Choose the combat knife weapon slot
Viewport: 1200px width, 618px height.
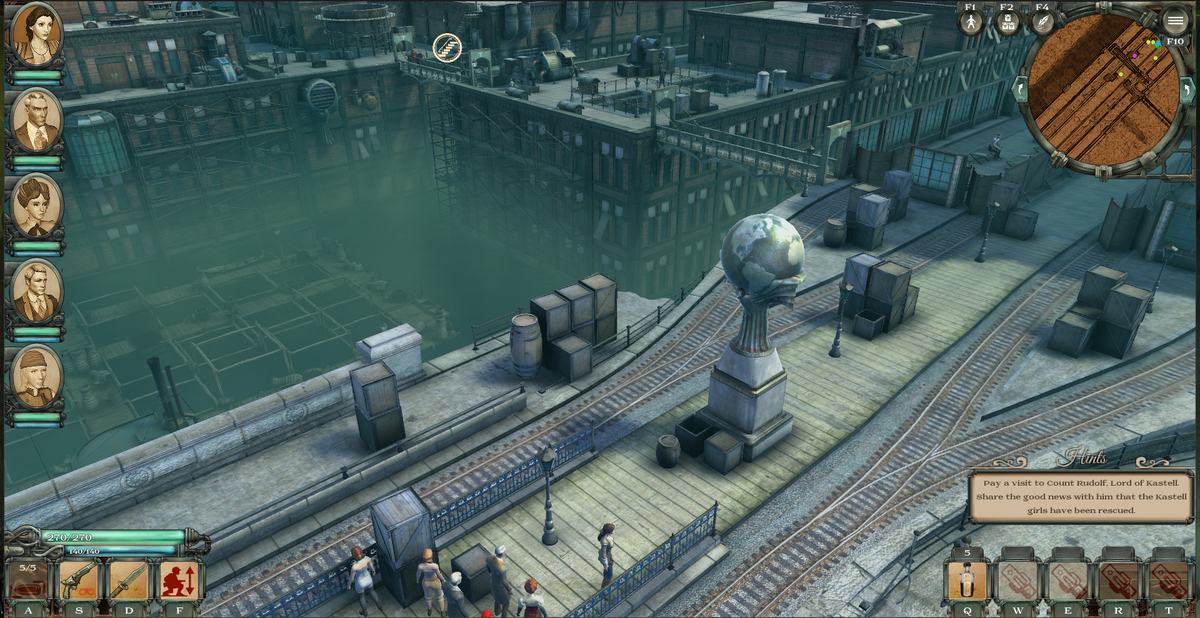click(129, 581)
